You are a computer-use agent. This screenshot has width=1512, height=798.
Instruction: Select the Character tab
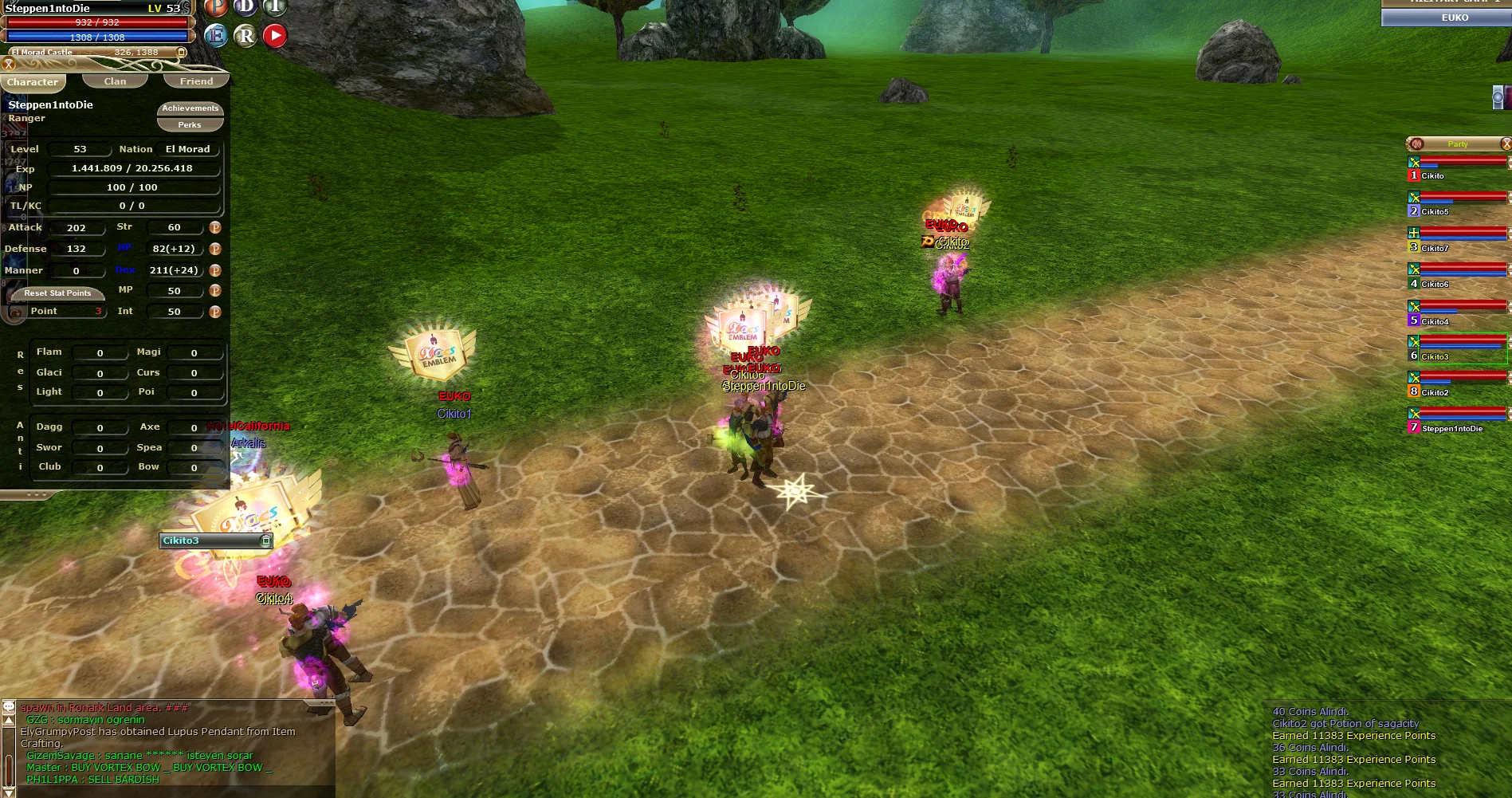coord(33,82)
